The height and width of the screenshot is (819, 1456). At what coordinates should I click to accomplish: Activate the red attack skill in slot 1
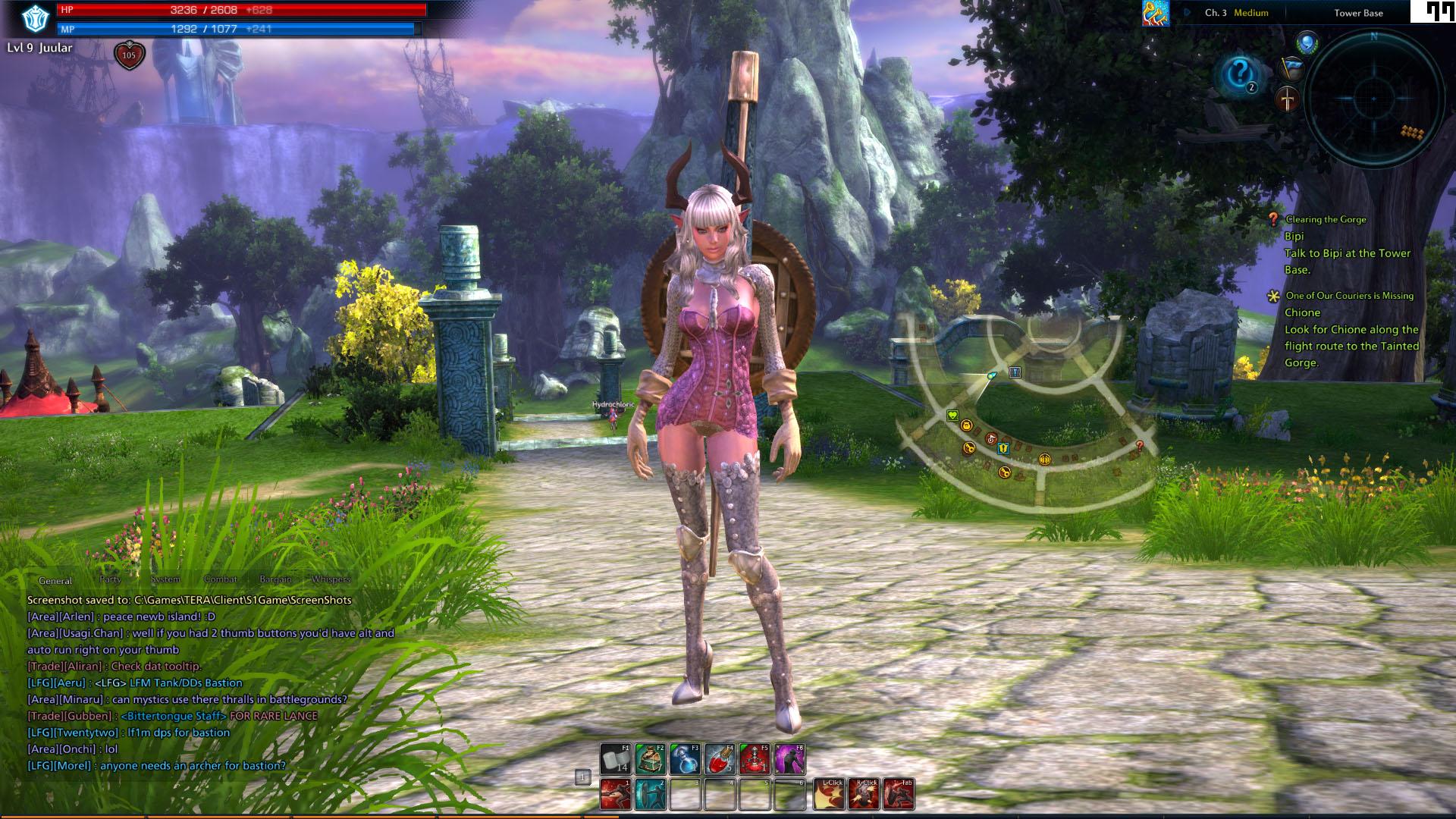[x=616, y=794]
